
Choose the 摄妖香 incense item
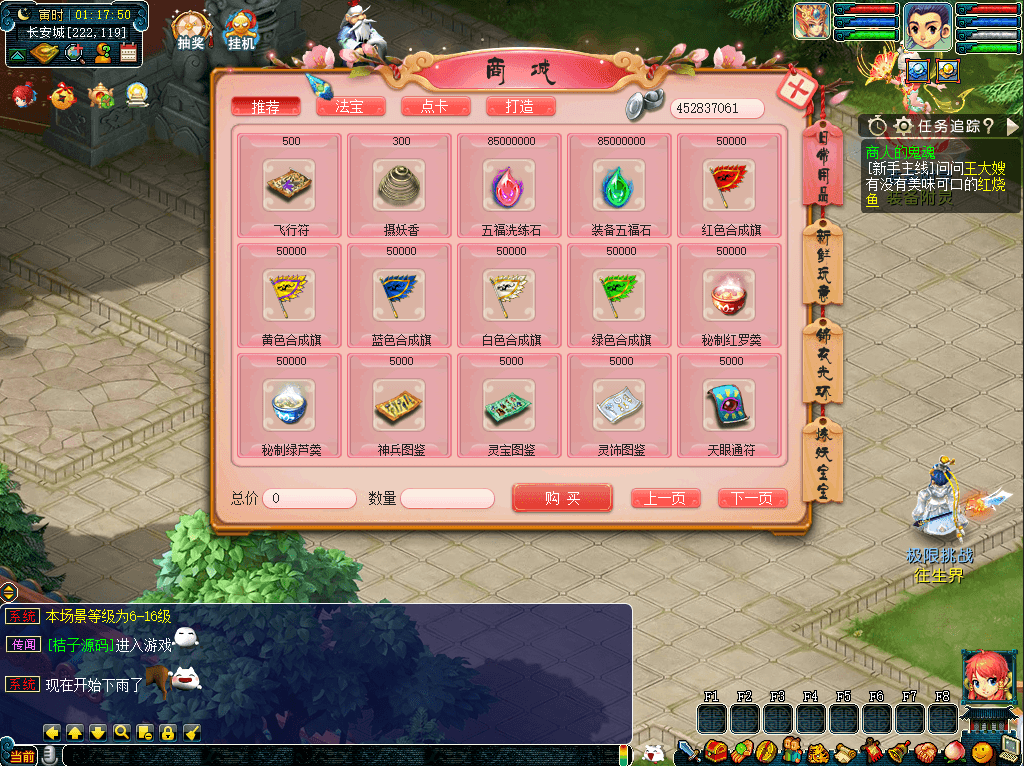click(x=400, y=186)
